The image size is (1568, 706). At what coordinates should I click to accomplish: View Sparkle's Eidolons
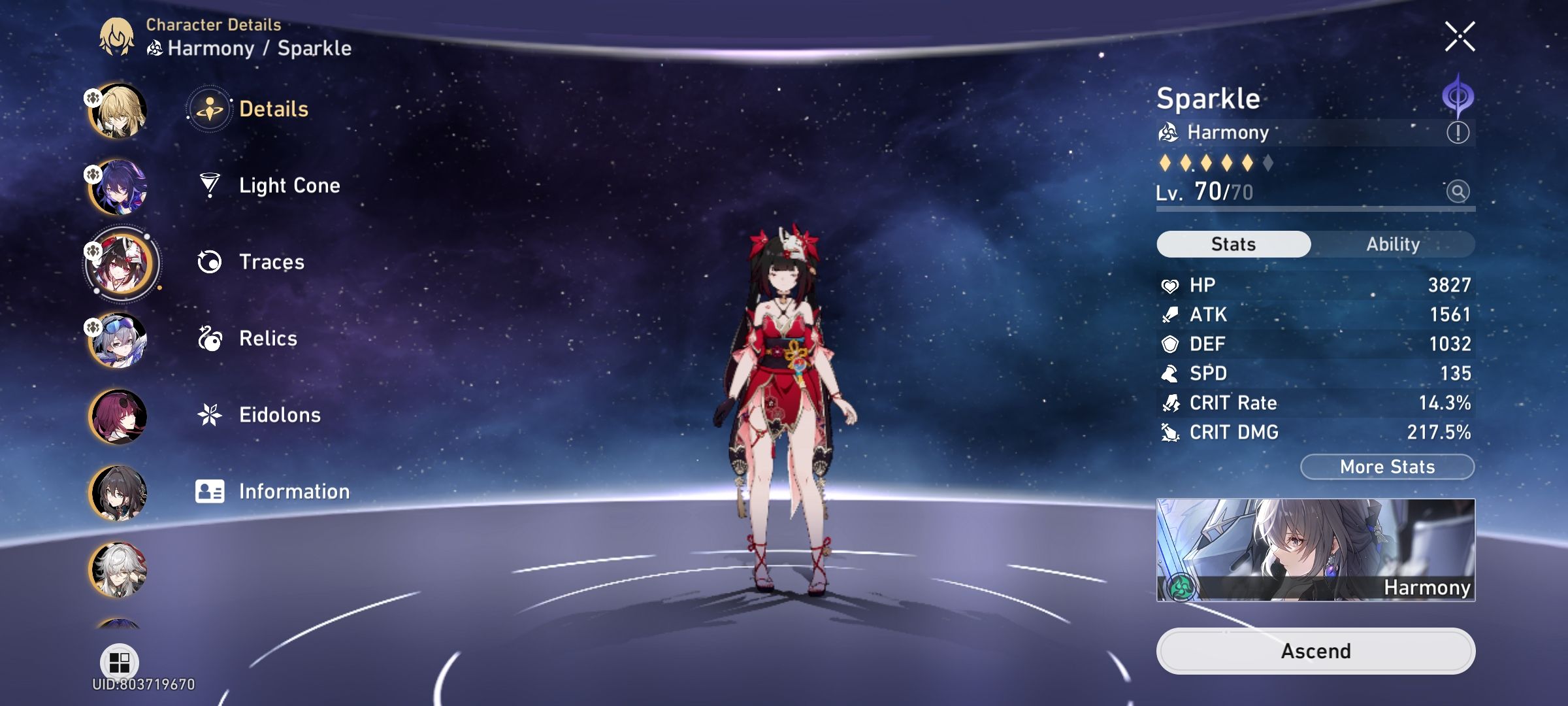280,415
